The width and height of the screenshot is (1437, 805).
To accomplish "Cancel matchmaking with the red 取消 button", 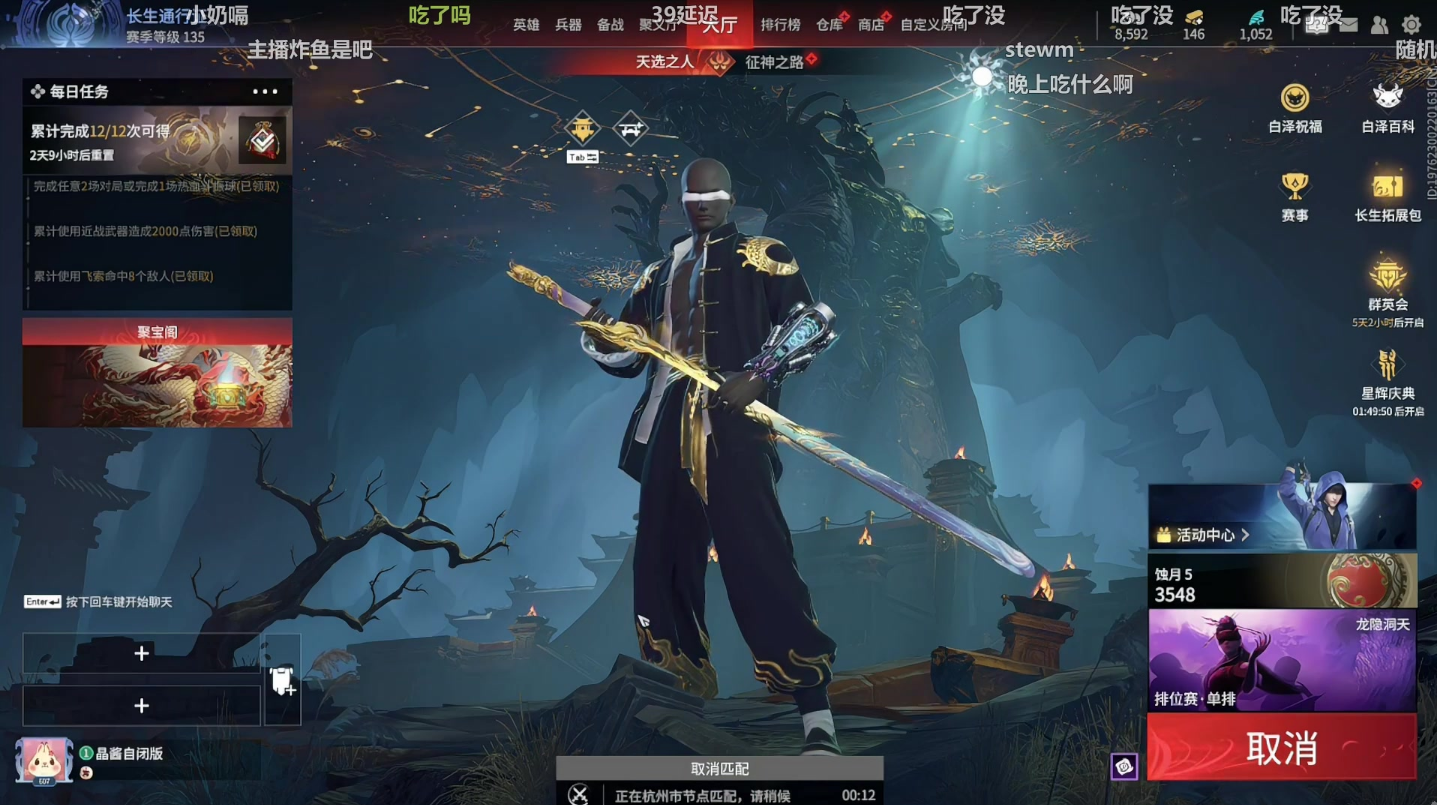I will click(1281, 747).
